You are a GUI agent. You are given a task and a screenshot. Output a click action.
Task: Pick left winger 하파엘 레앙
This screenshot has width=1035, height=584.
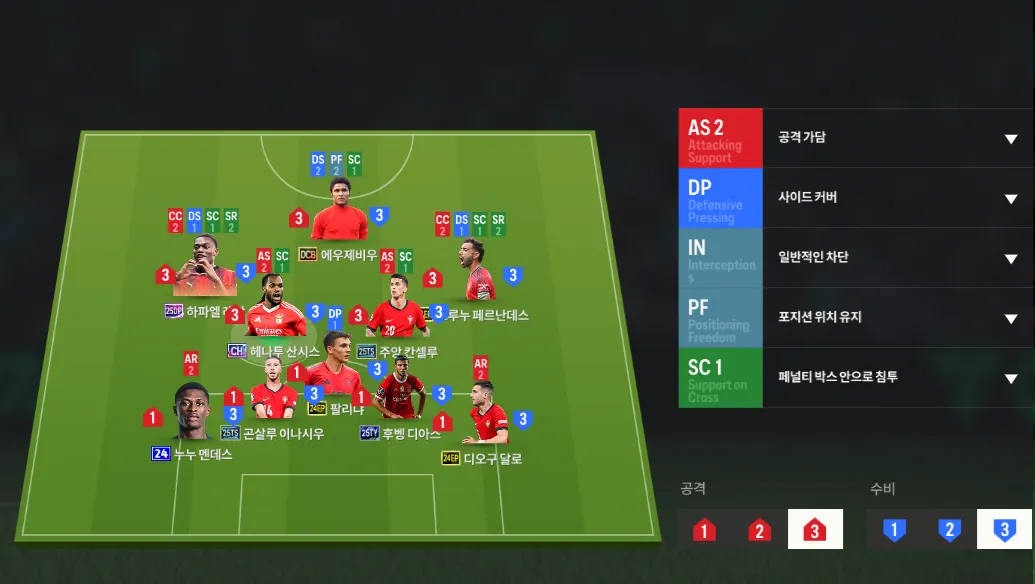205,272
